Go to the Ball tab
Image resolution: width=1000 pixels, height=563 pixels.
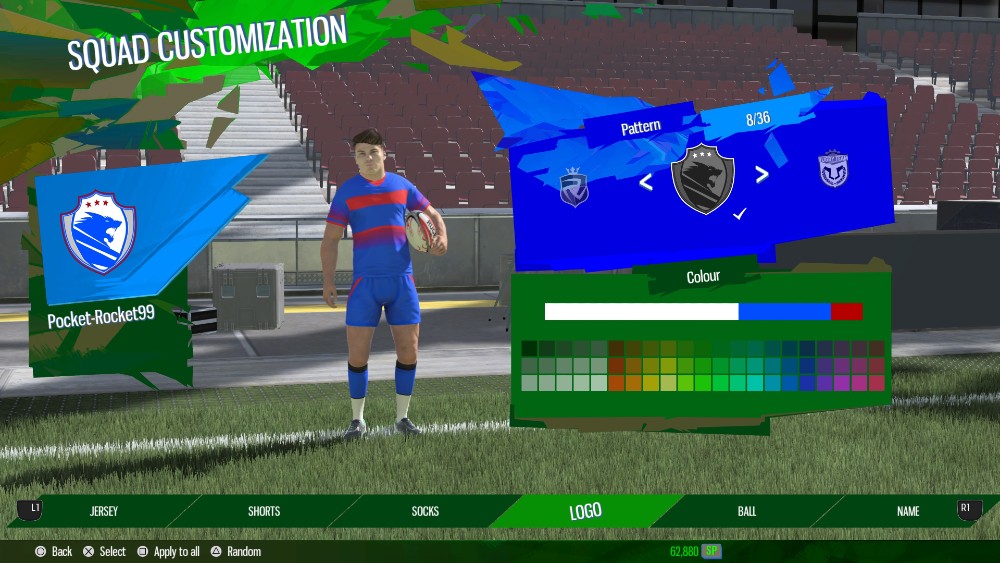pos(747,511)
